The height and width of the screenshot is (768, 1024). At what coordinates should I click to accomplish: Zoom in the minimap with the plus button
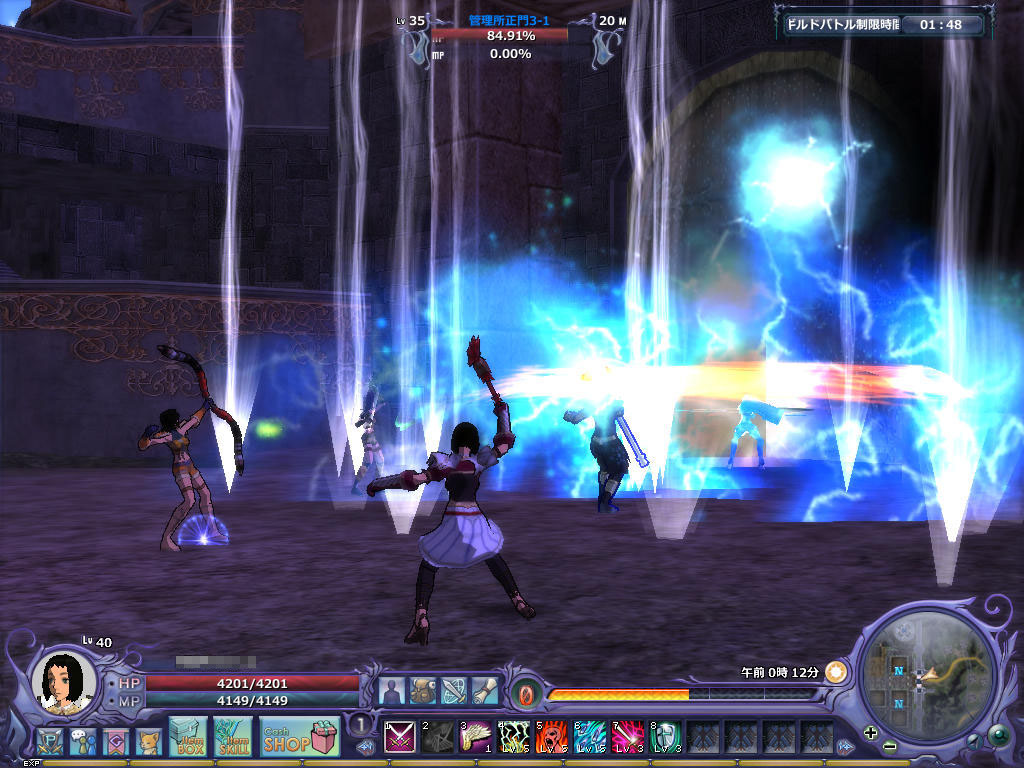[x=870, y=733]
